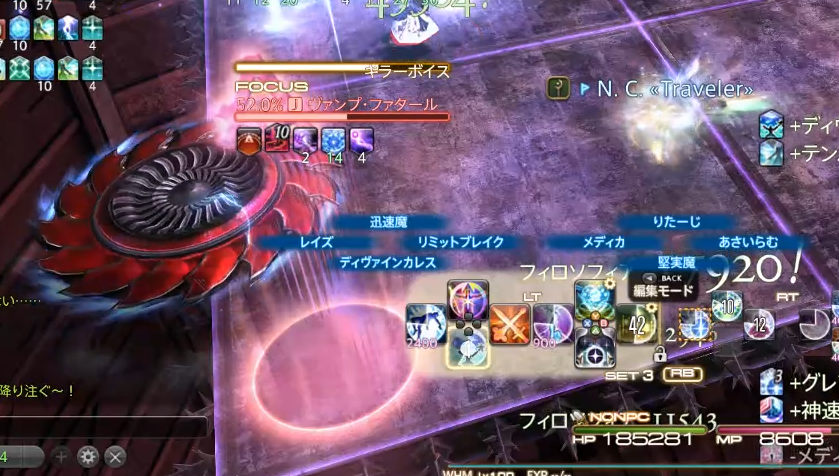Open the 編集モード edit mode option
The height and width of the screenshot is (476, 839).
(661, 291)
